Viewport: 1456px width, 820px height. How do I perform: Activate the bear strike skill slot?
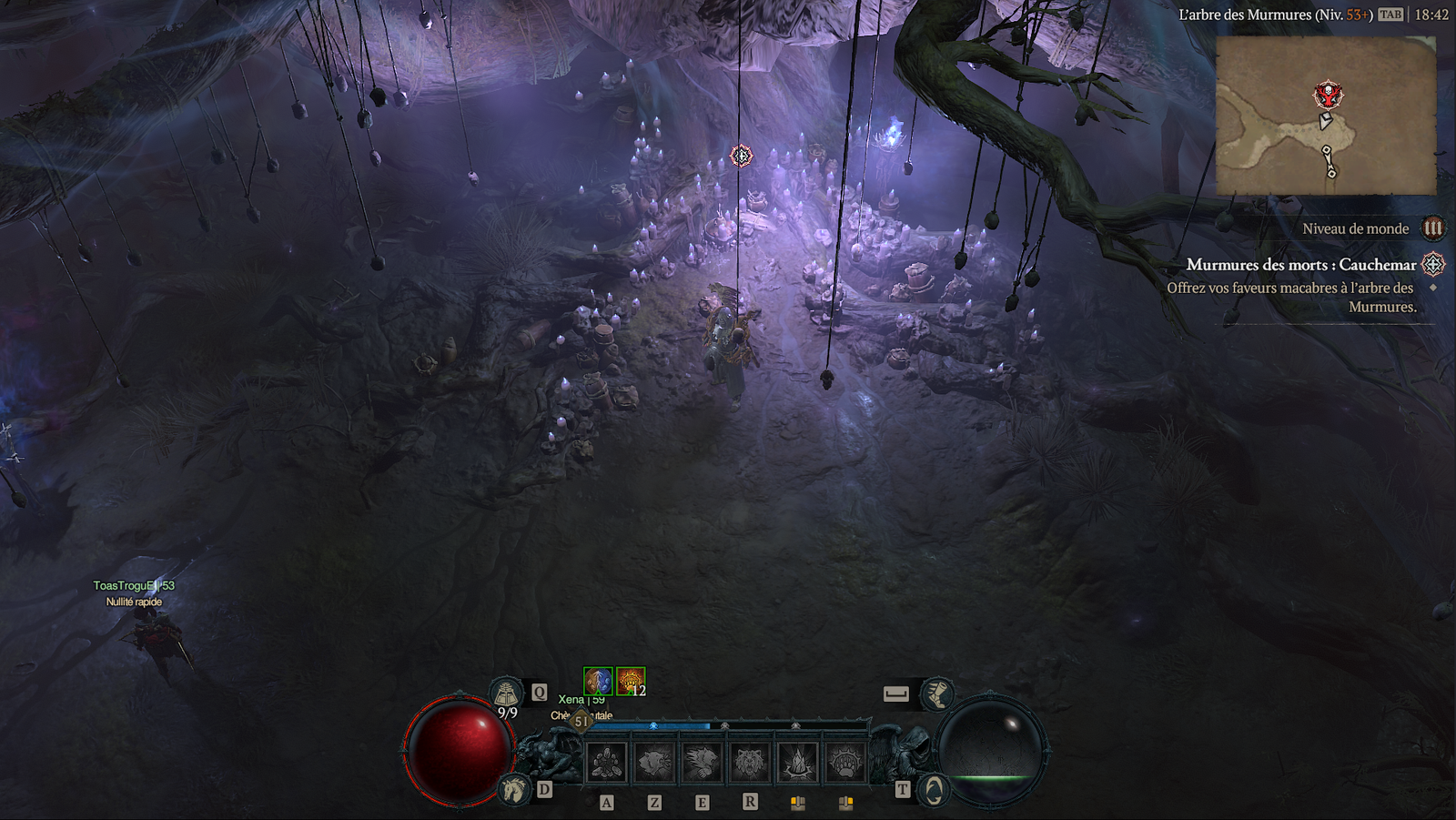[x=653, y=762]
